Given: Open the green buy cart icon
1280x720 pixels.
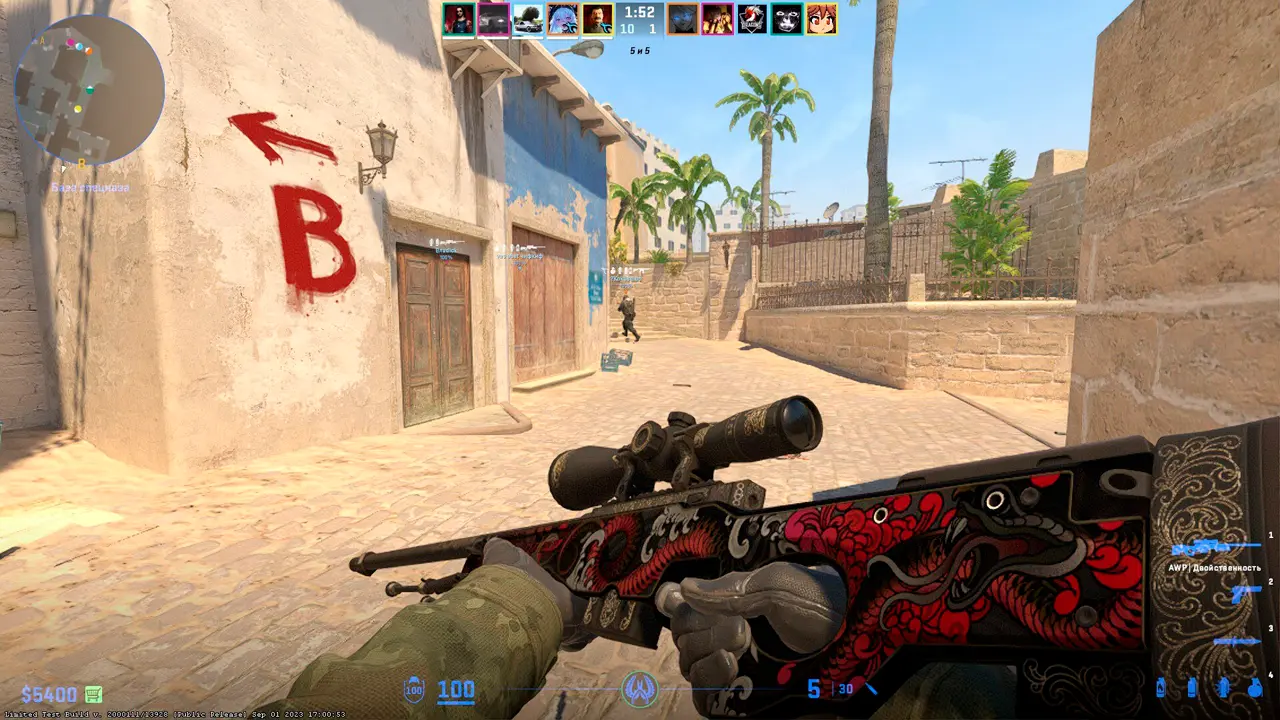Looking at the screenshot, I should (x=93, y=694).
